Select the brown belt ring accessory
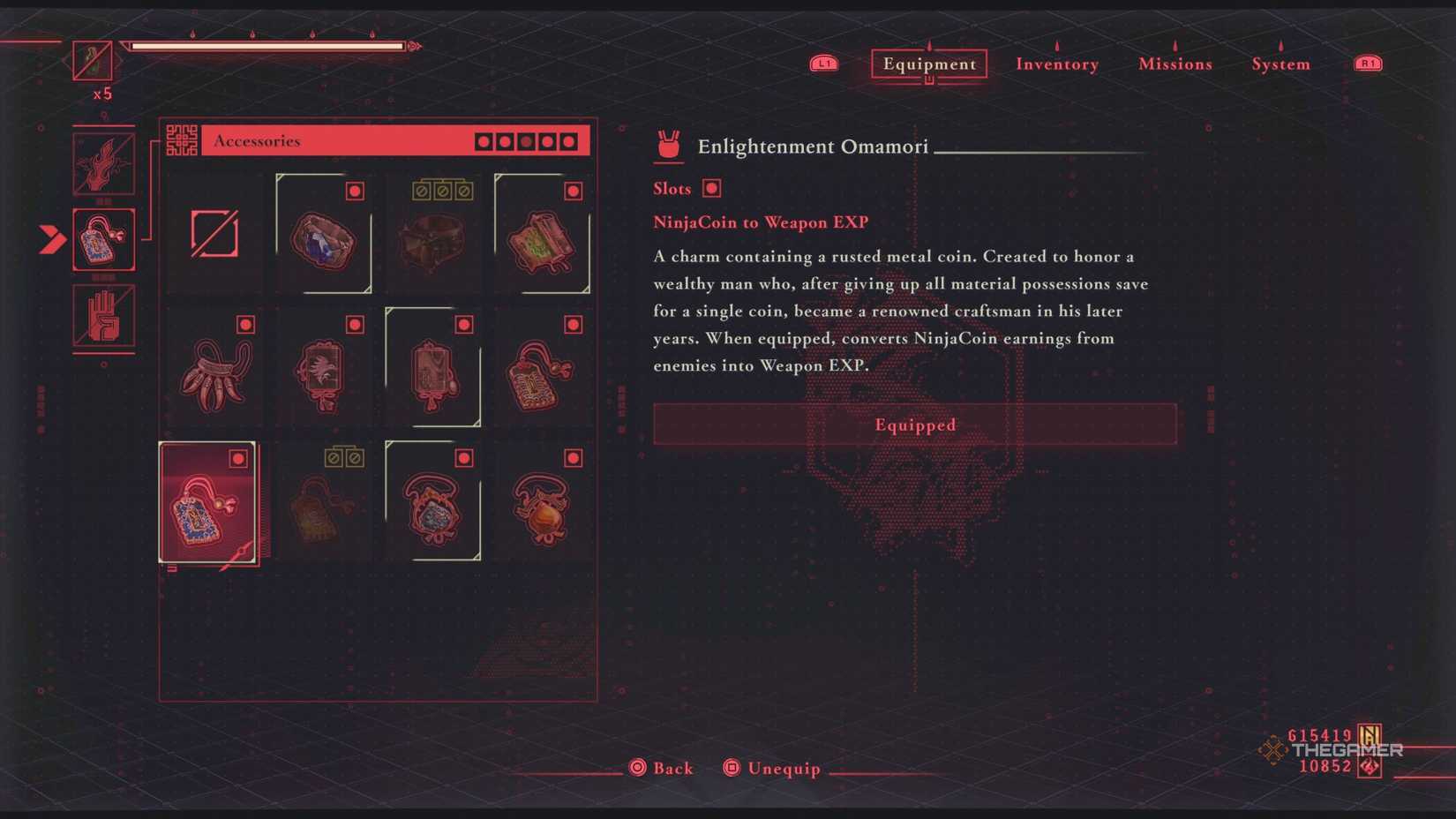 tap(433, 234)
